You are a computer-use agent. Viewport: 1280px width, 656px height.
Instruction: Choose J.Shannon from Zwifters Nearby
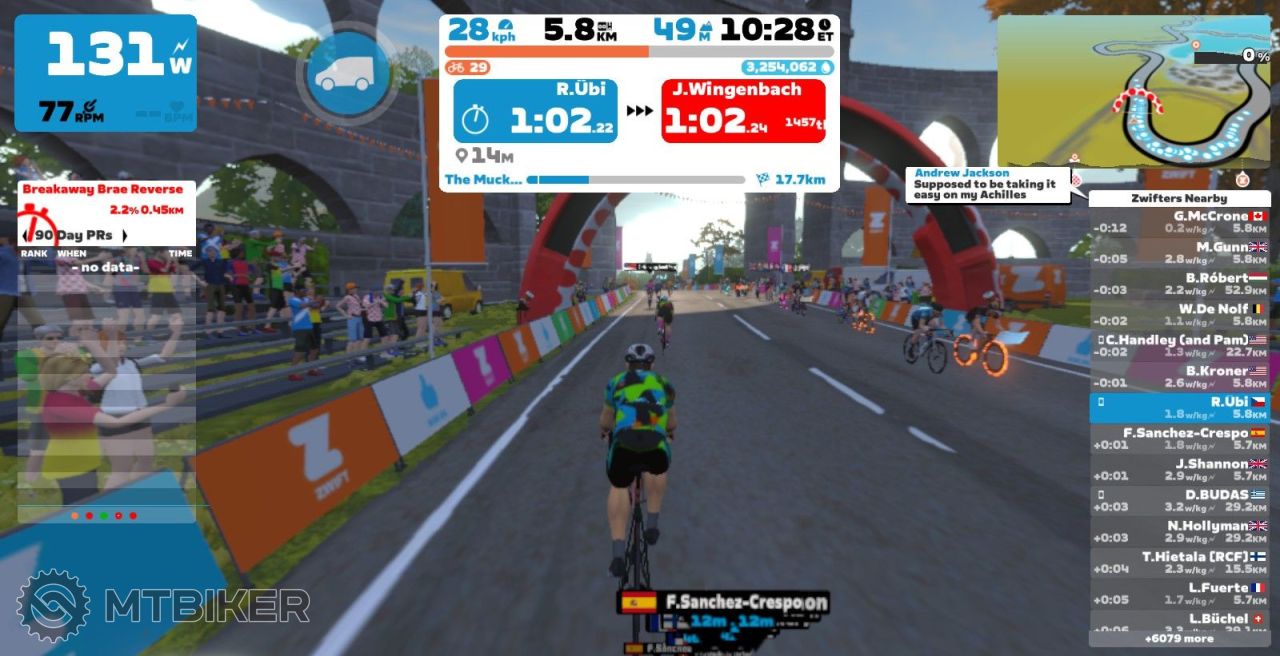1179,470
